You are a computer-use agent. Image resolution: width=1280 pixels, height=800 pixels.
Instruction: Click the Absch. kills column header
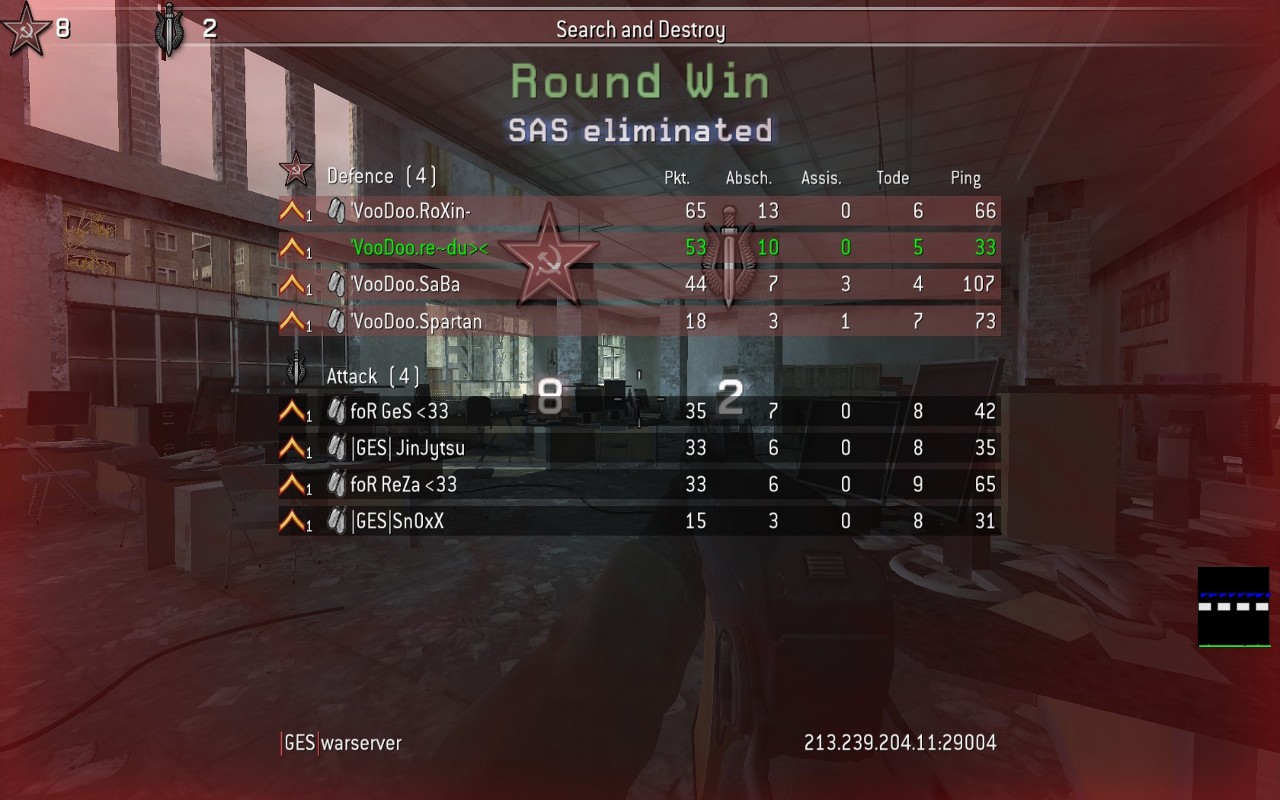click(x=748, y=178)
